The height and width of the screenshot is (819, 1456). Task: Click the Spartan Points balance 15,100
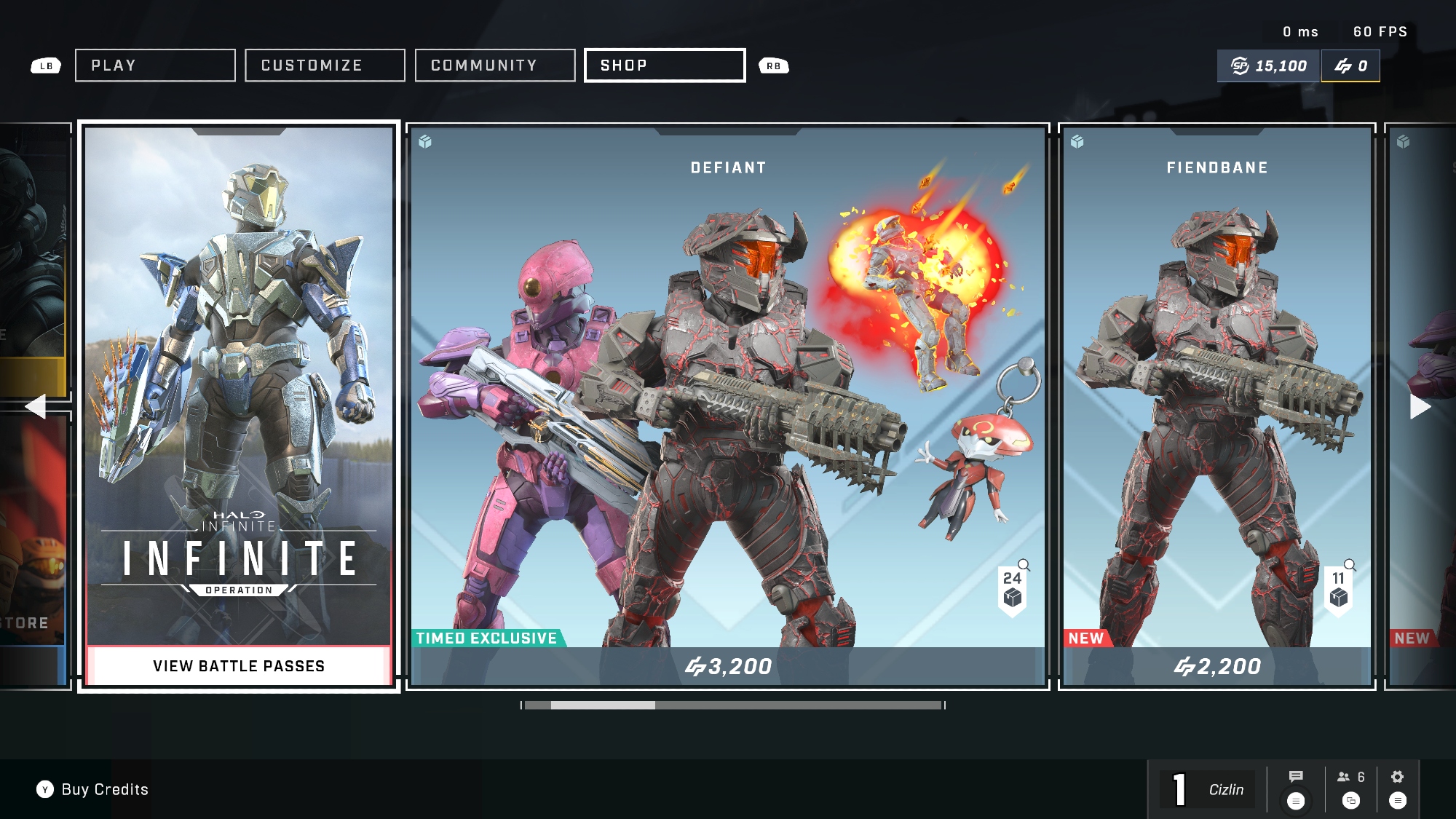click(1269, 66)
